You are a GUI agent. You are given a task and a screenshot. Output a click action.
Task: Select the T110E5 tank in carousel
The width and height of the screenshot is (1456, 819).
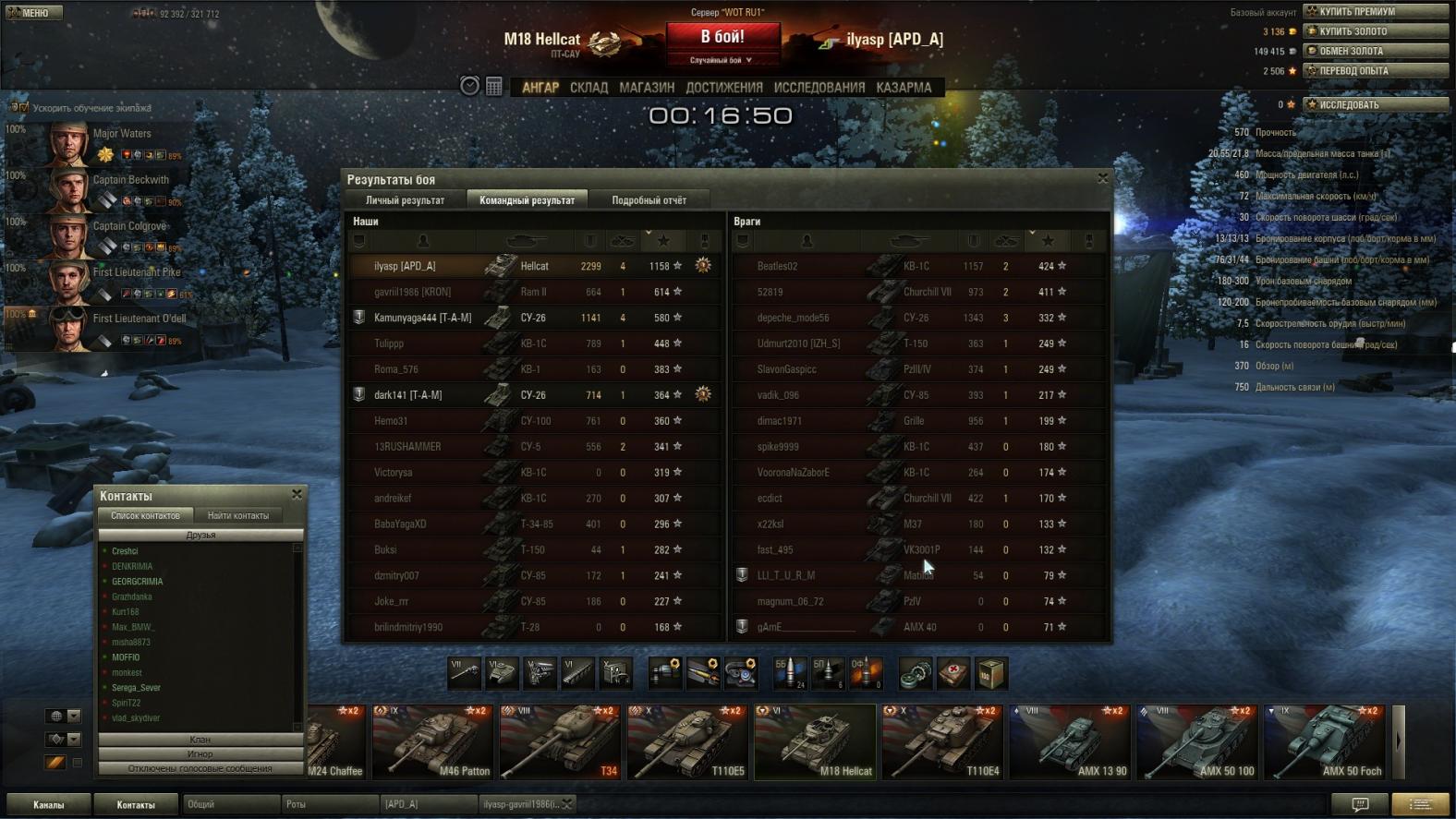tap(687, 742)
